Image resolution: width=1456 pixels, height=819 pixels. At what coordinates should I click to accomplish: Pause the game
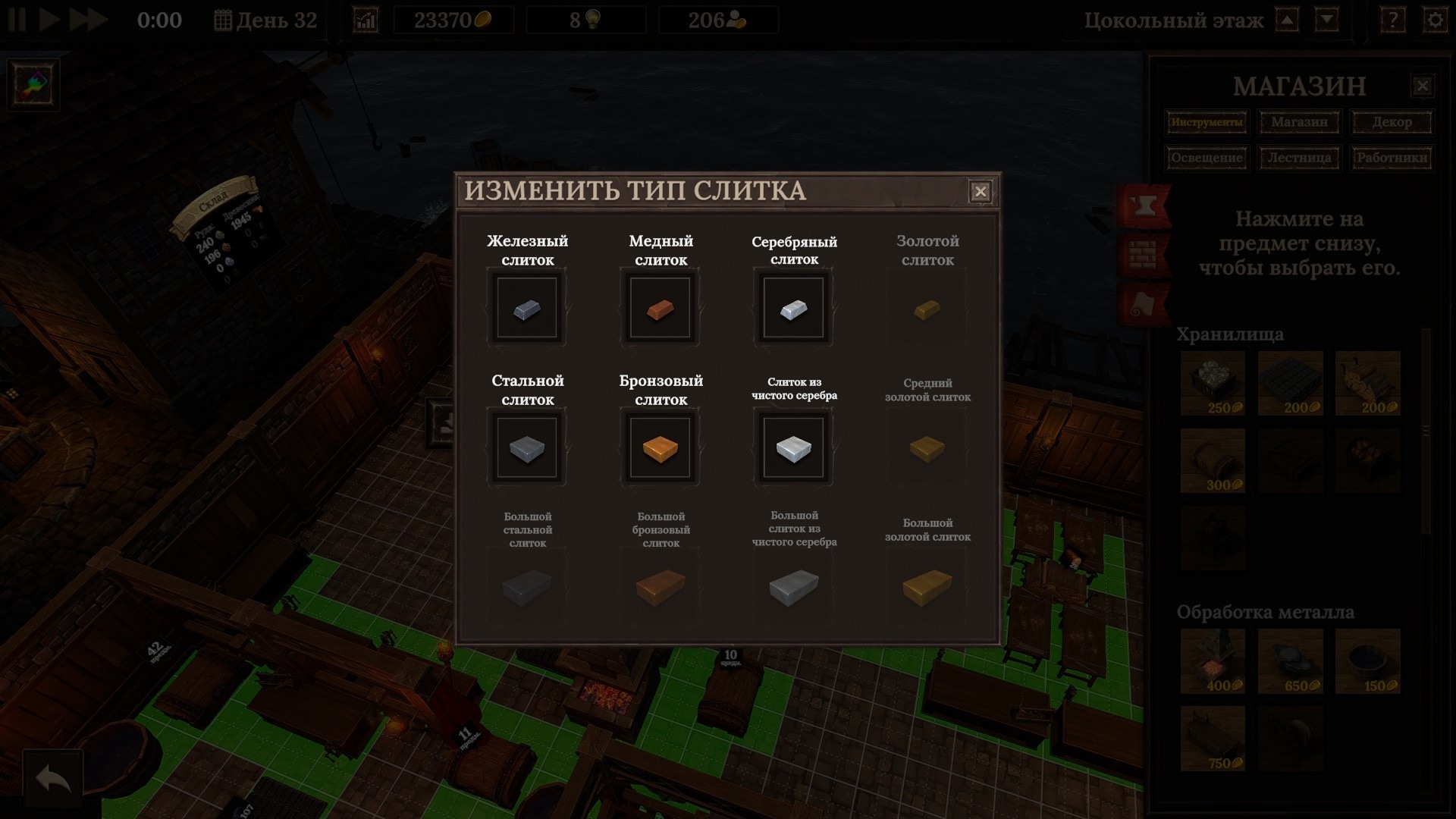pyautogui.click(x=17, y=20)
